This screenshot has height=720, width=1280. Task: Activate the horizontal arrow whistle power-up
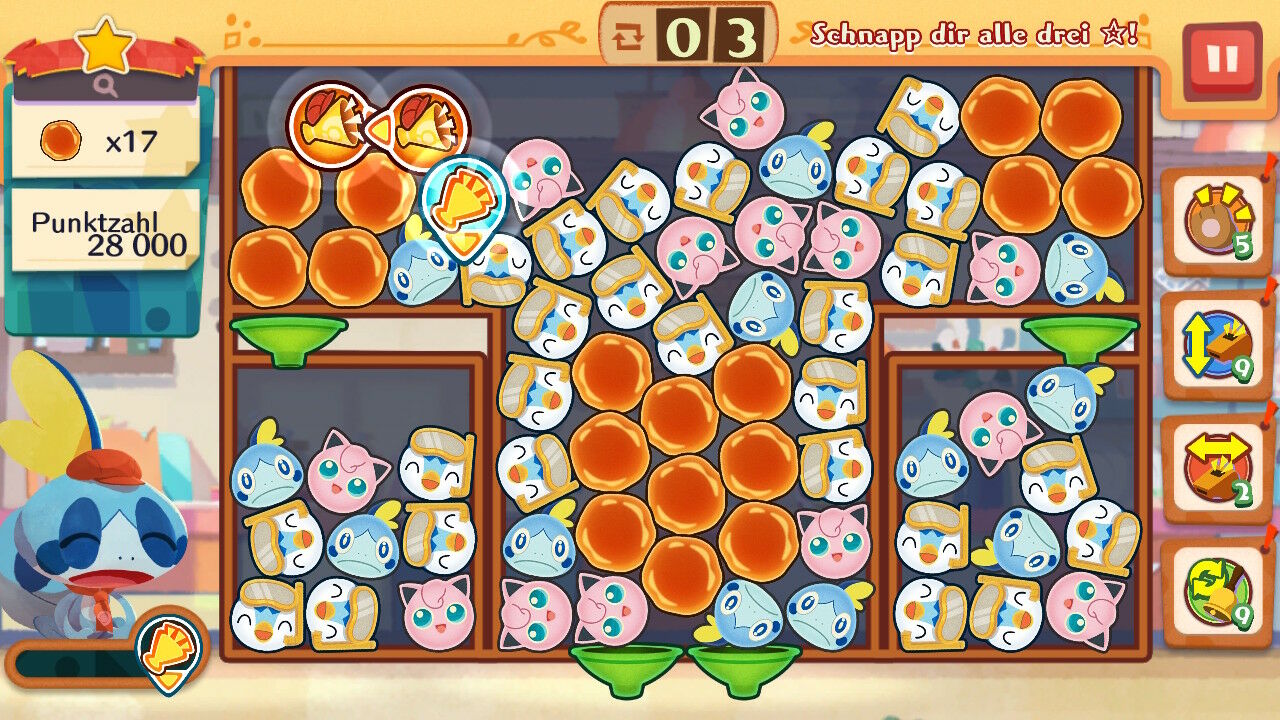[1216, 468]
